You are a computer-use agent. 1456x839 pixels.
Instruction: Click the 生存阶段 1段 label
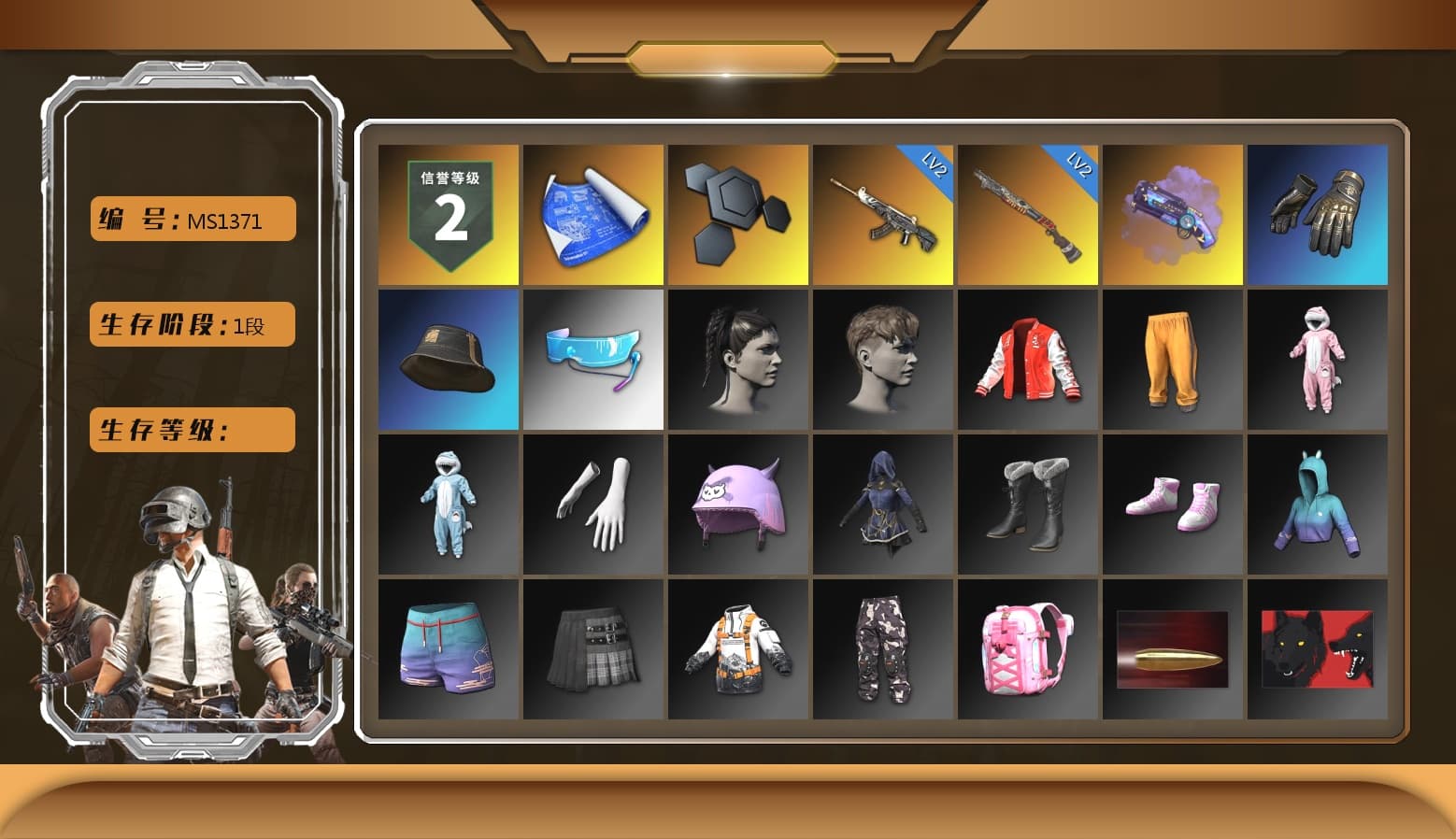tap(191, 324)
